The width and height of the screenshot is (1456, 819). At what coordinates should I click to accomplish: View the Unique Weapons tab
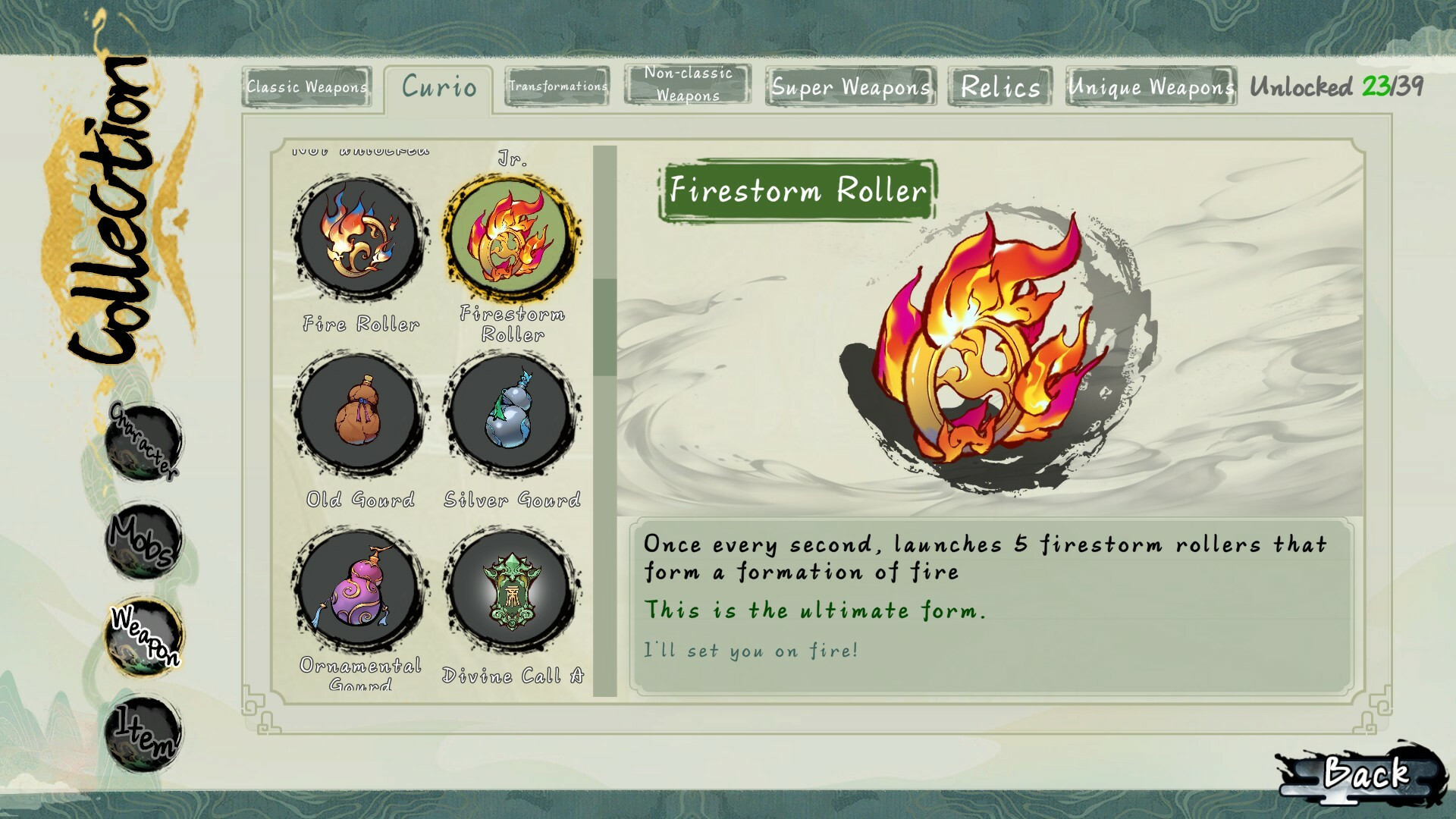pyautogui.click(x=1150, y=86)
